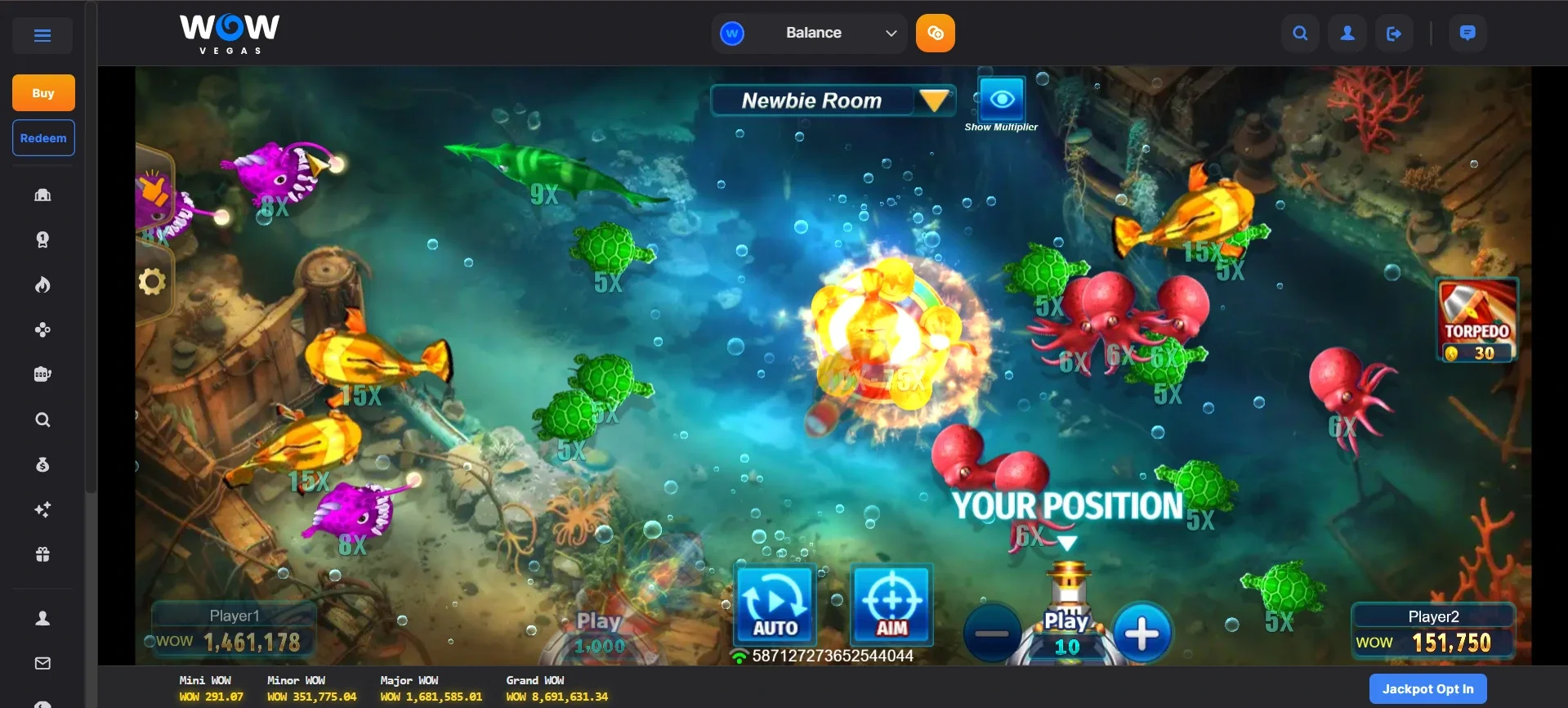Viewport: 1568px width, 708px height.
Task: Open the gear settings button
Action: (x=152, y=282)
